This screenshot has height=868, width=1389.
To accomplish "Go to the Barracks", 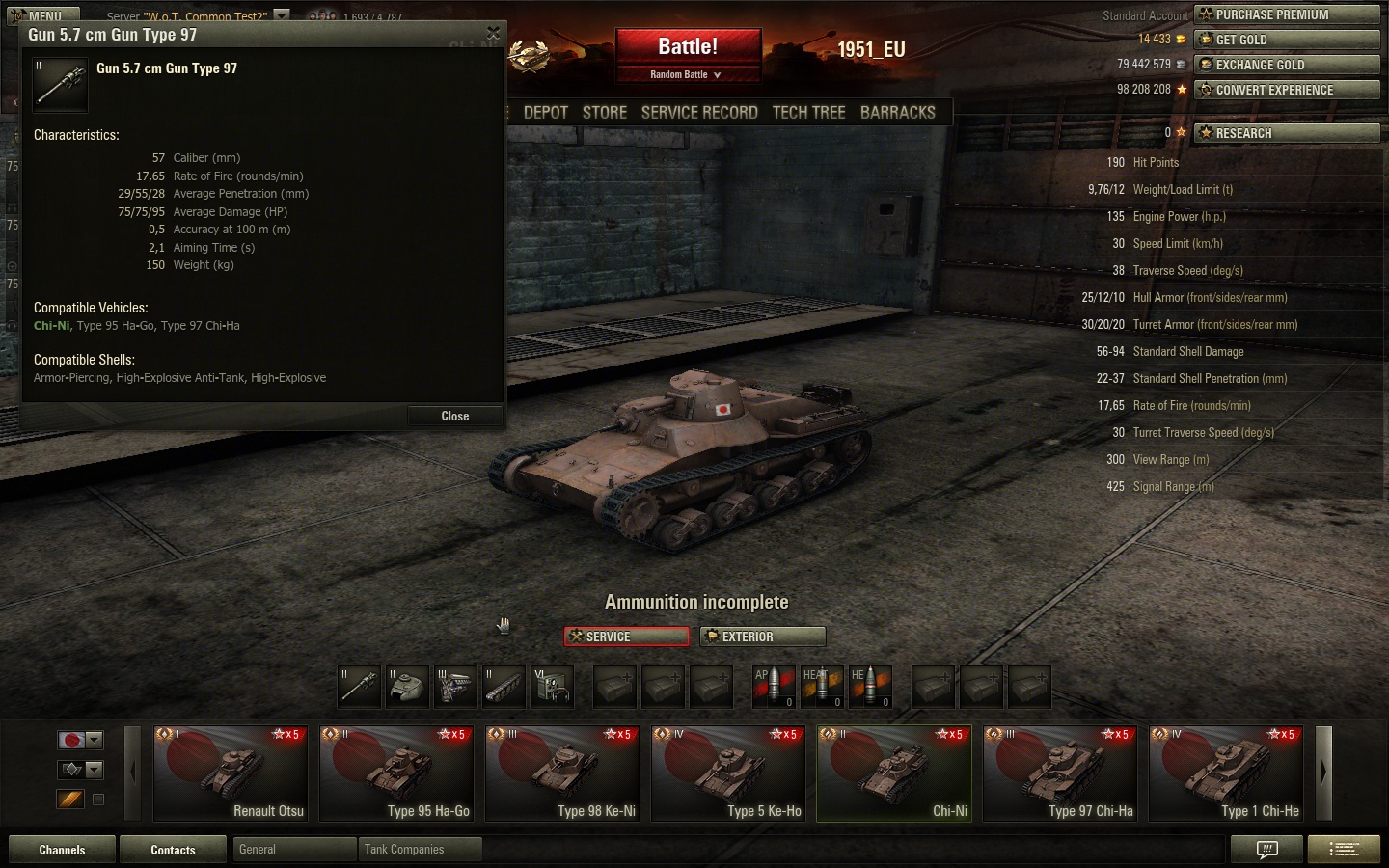I will tap(897, 113).
